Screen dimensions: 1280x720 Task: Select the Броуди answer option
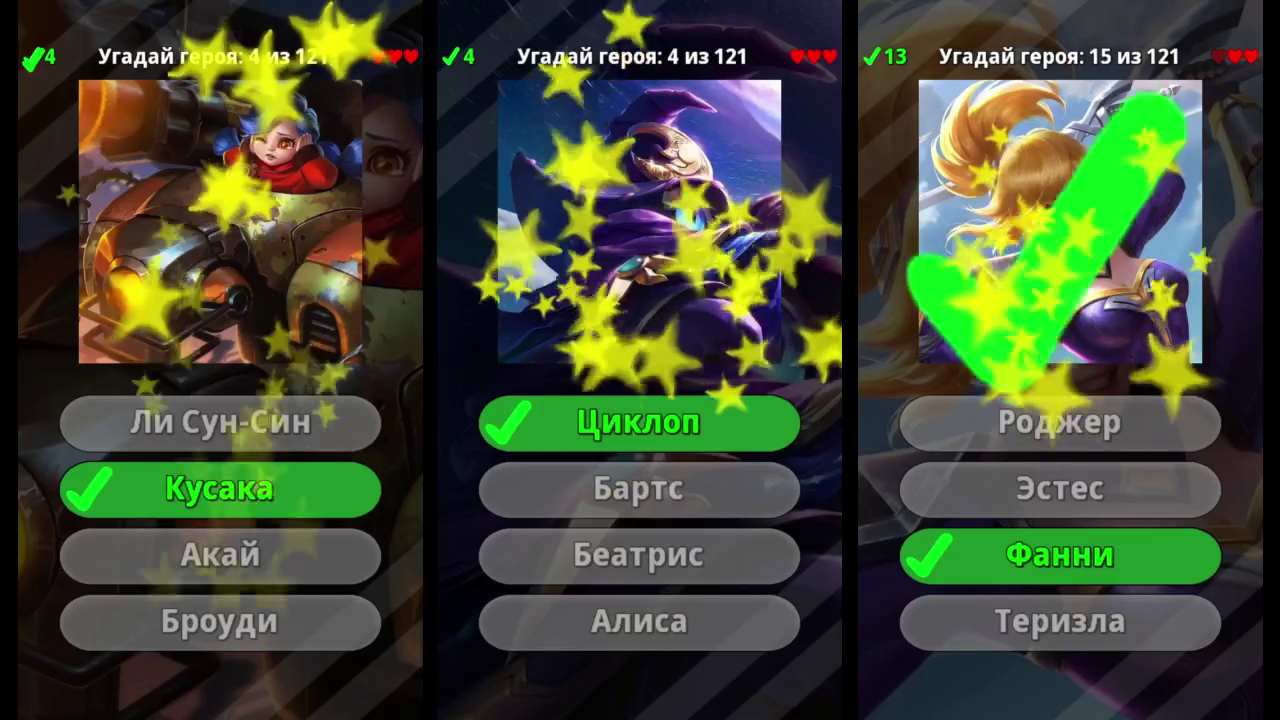tap(220, 621)
